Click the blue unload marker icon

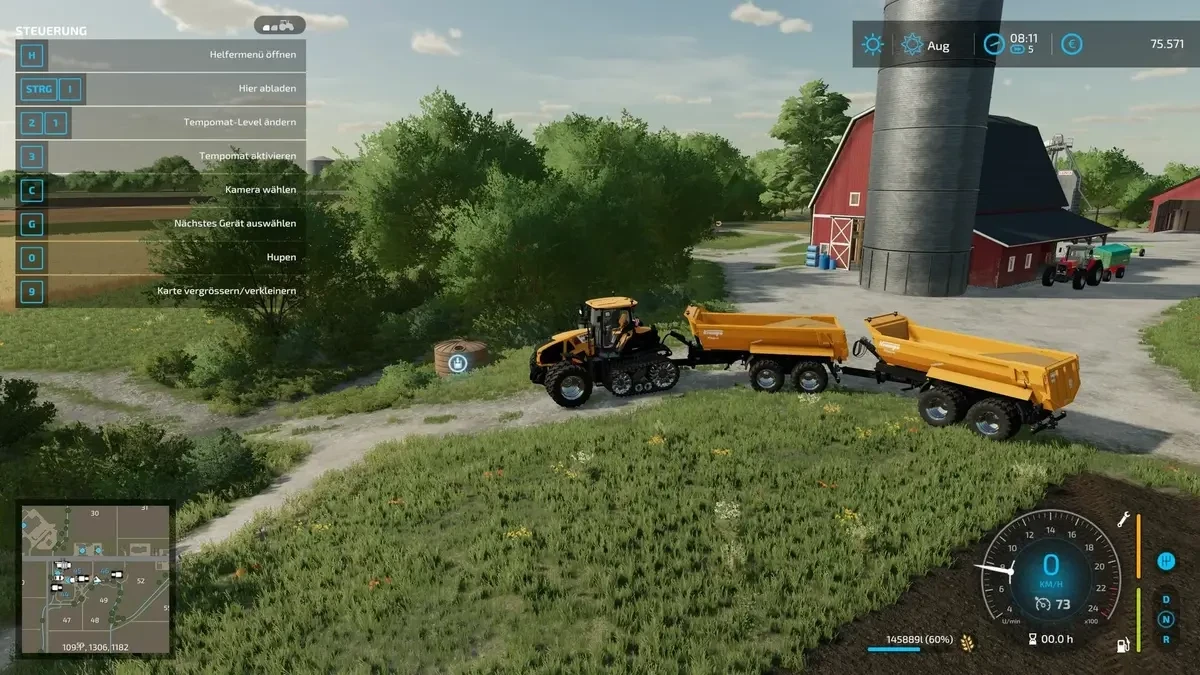(x=457, y=363)
